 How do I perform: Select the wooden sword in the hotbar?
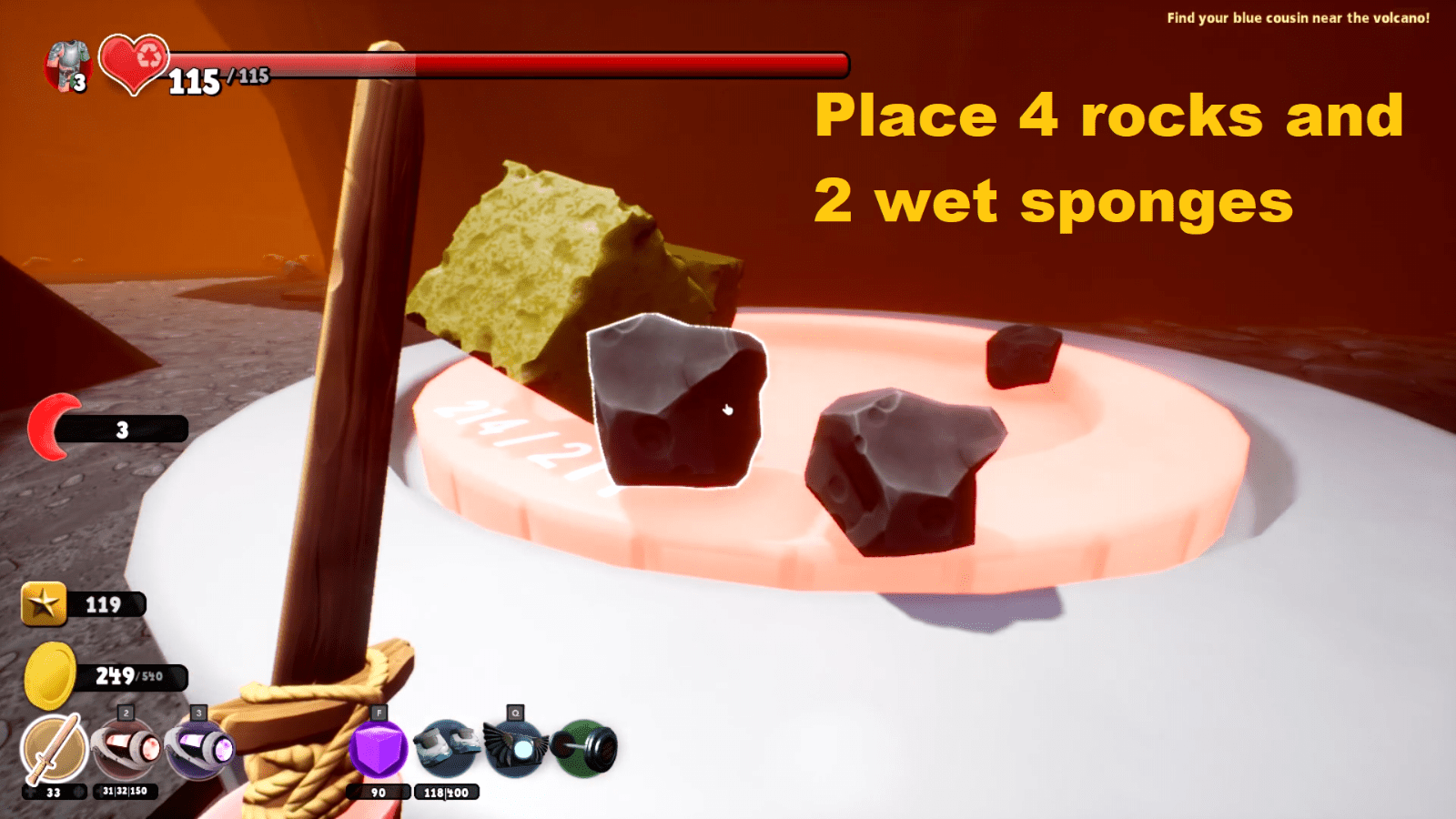click(50, 746)
